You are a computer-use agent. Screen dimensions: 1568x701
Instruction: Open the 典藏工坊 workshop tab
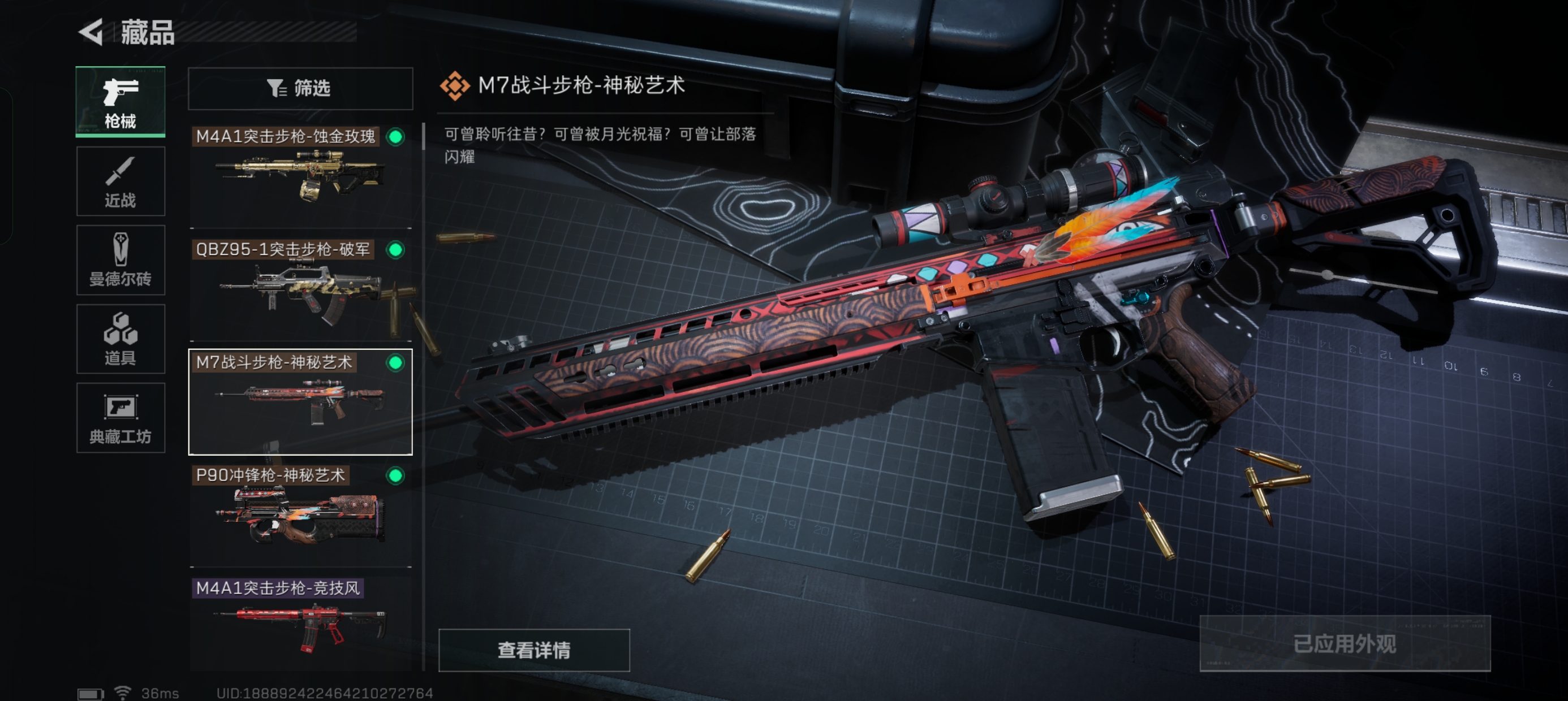point(120,418)
